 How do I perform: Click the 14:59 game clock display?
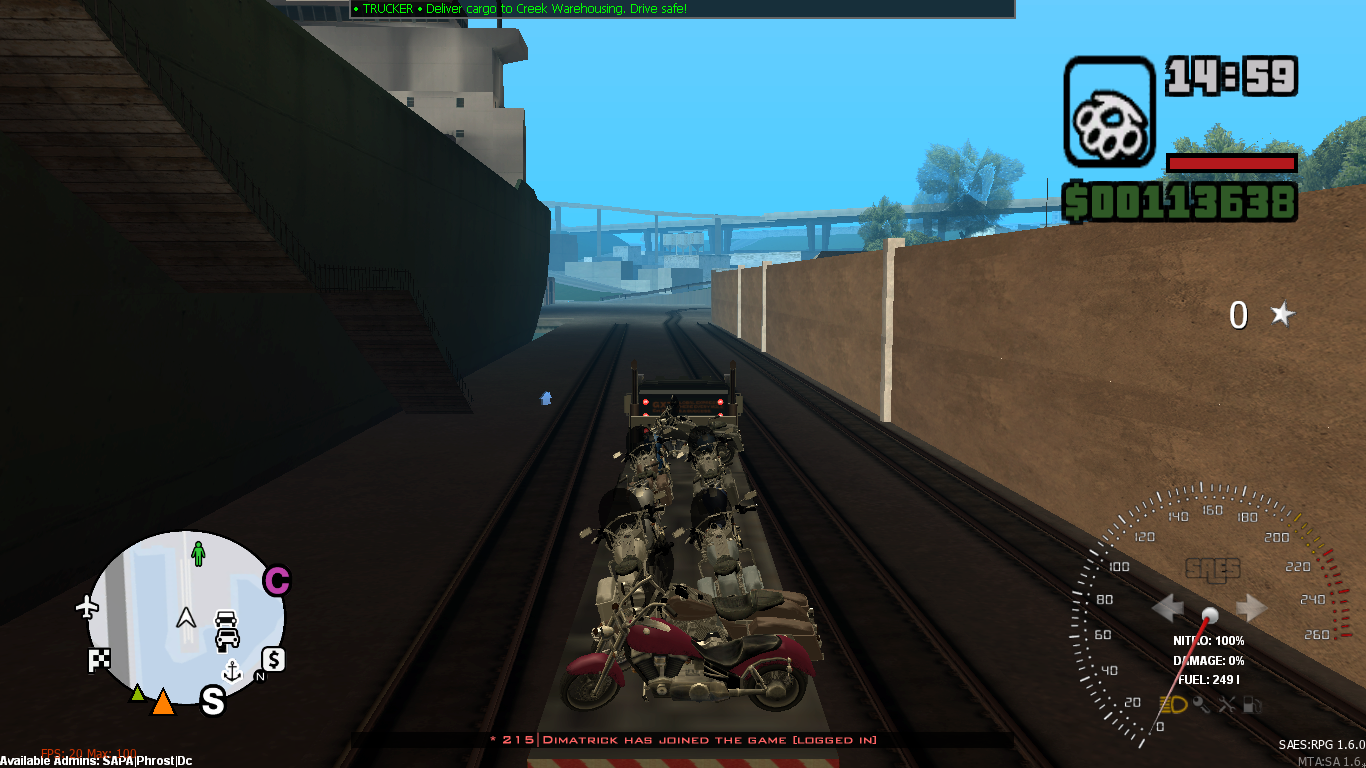pyautogui.click(x=1228, y=75)
